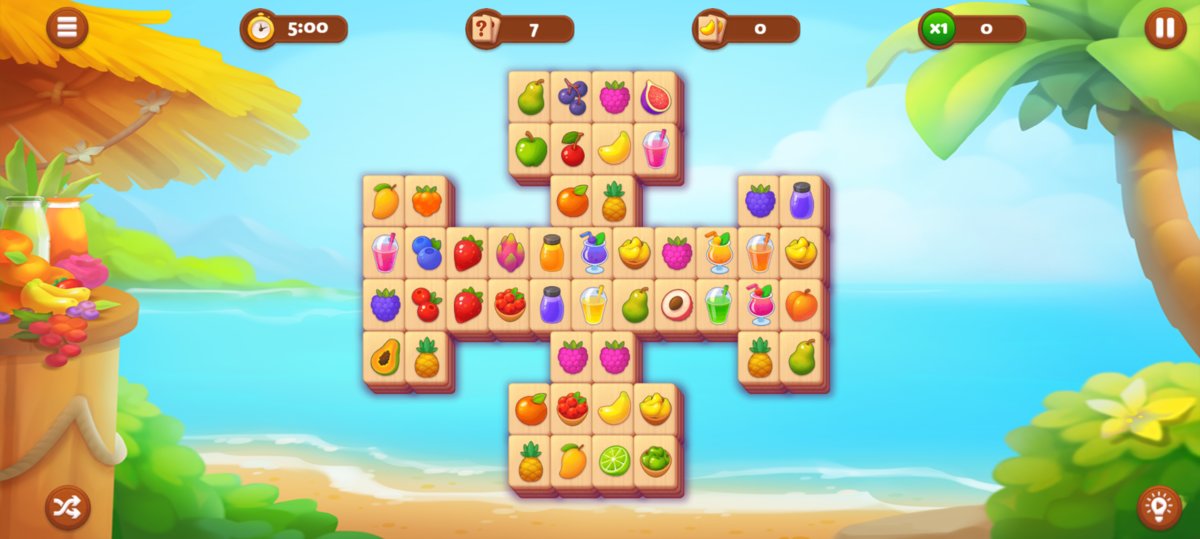Pause the game
This screenshot has width=1200, height=539.
click(x=1165, y=28)
